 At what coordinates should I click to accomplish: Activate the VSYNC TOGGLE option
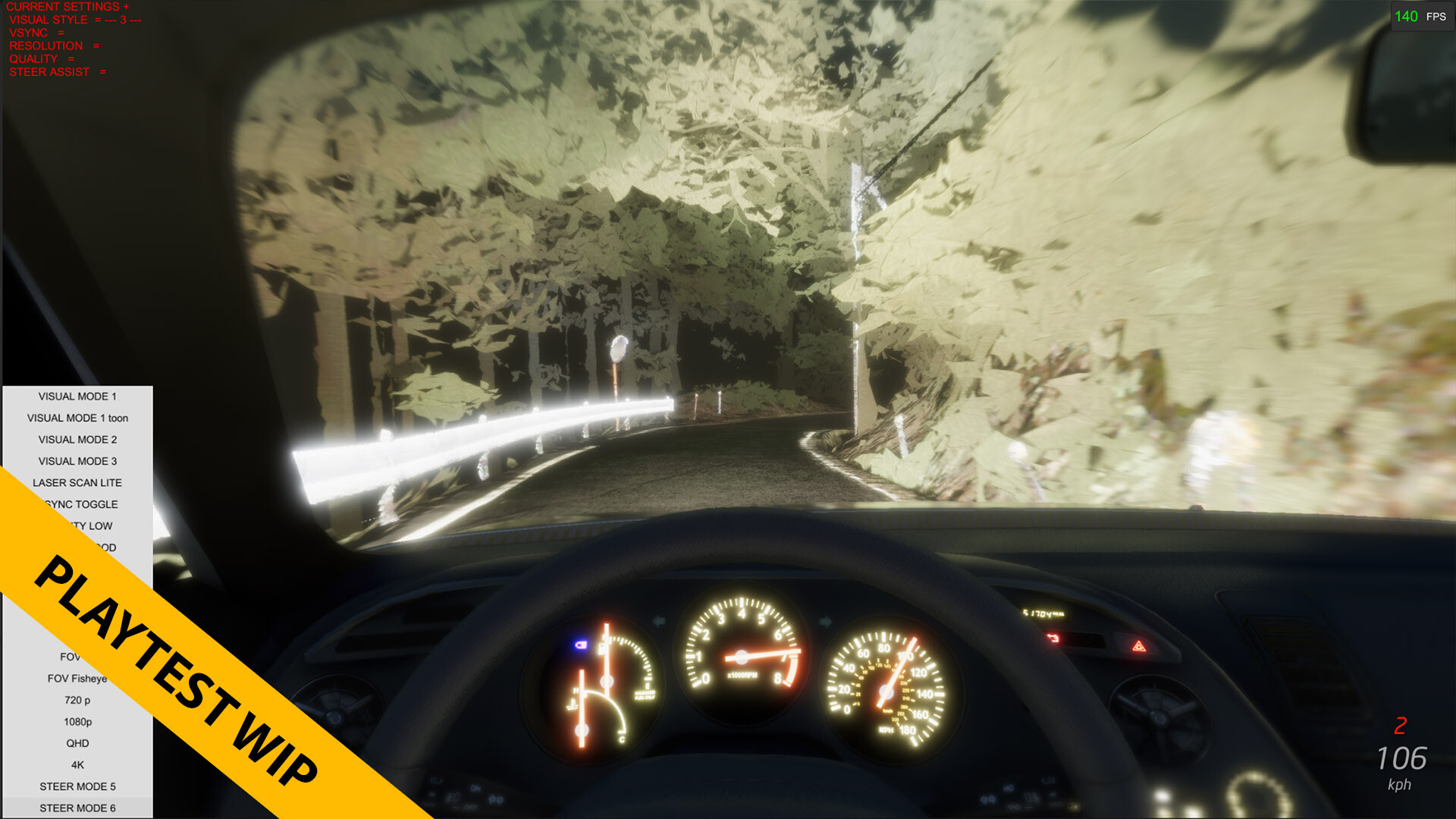tap(82, 504)
